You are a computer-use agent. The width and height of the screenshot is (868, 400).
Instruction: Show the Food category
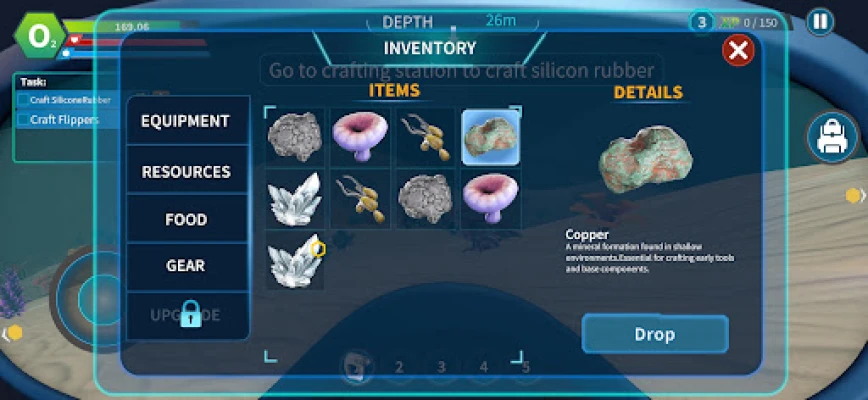click(x=186, y=220)
